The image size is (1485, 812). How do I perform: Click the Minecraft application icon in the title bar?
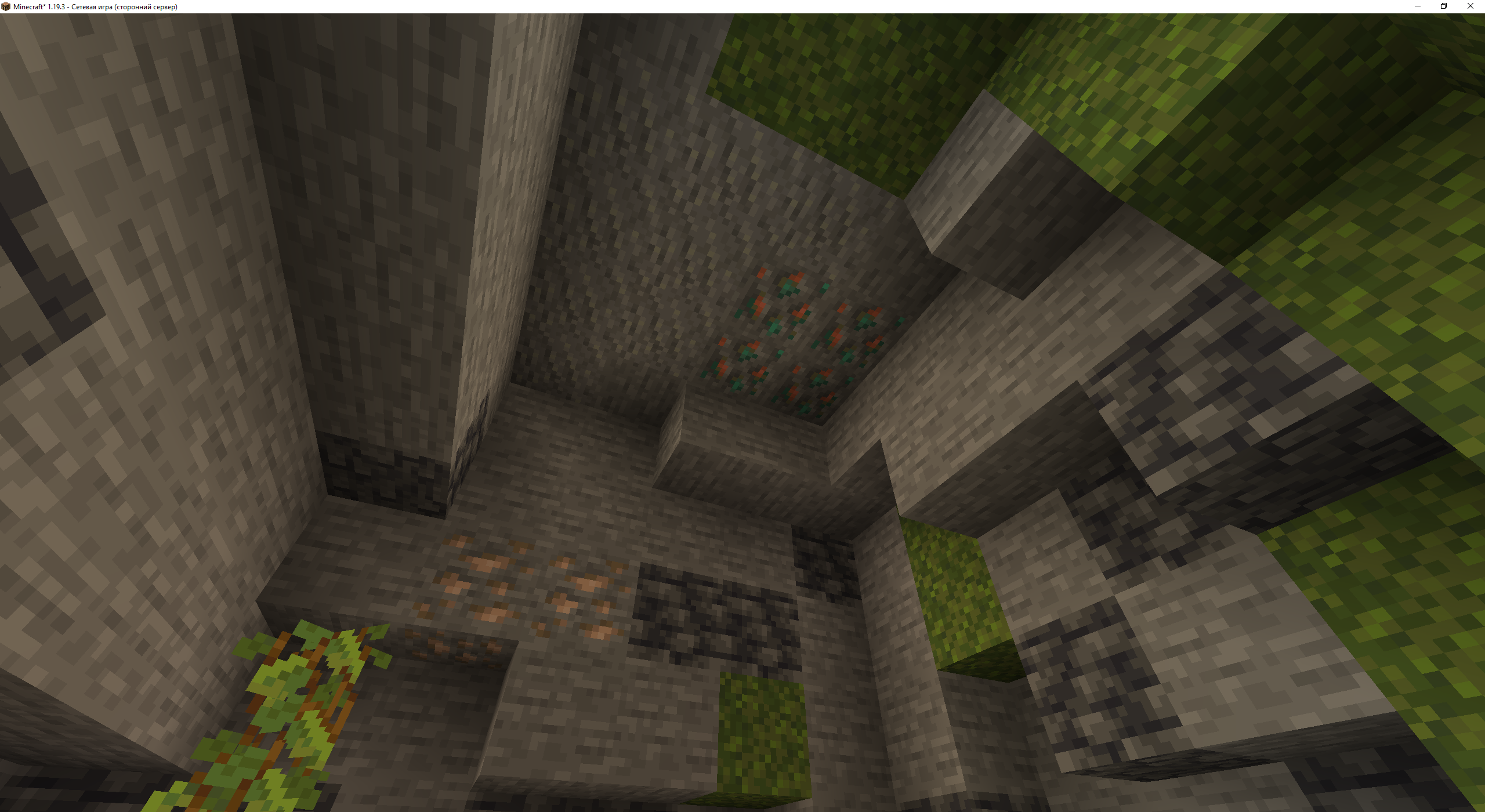6,6
